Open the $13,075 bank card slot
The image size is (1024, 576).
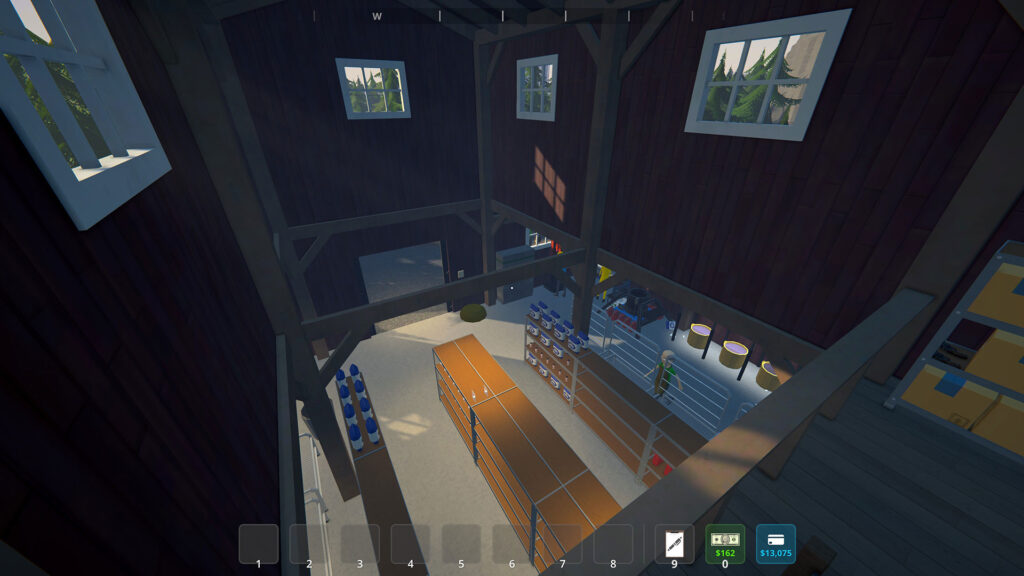(775, 543)
